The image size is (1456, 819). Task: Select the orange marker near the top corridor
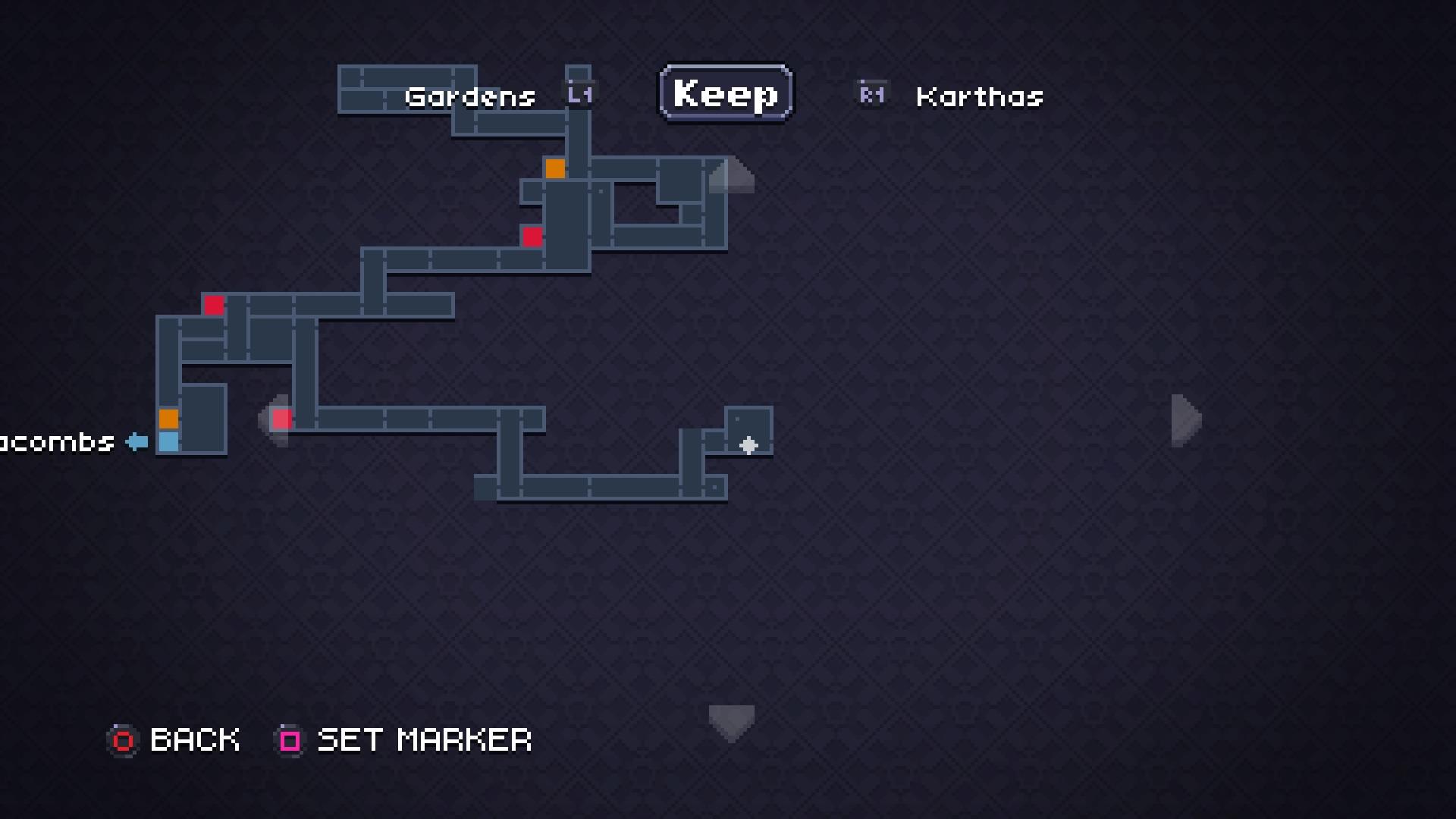coord(556,169)
